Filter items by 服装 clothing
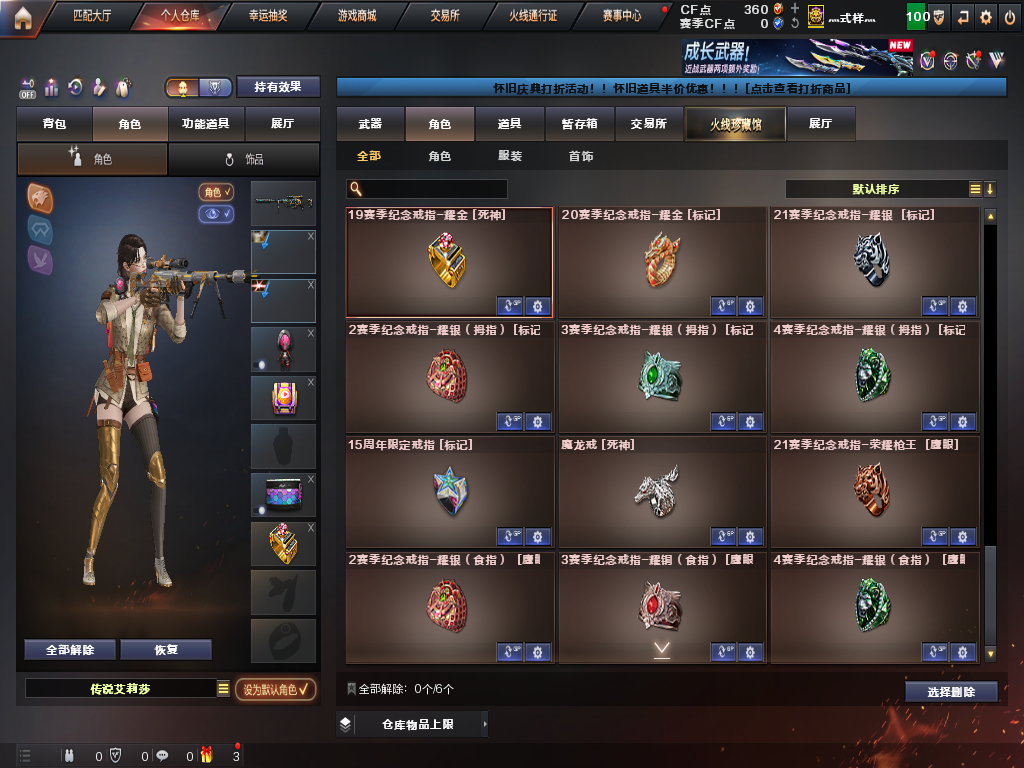This screenshot has height=768, width=1024. coord(510,157)
